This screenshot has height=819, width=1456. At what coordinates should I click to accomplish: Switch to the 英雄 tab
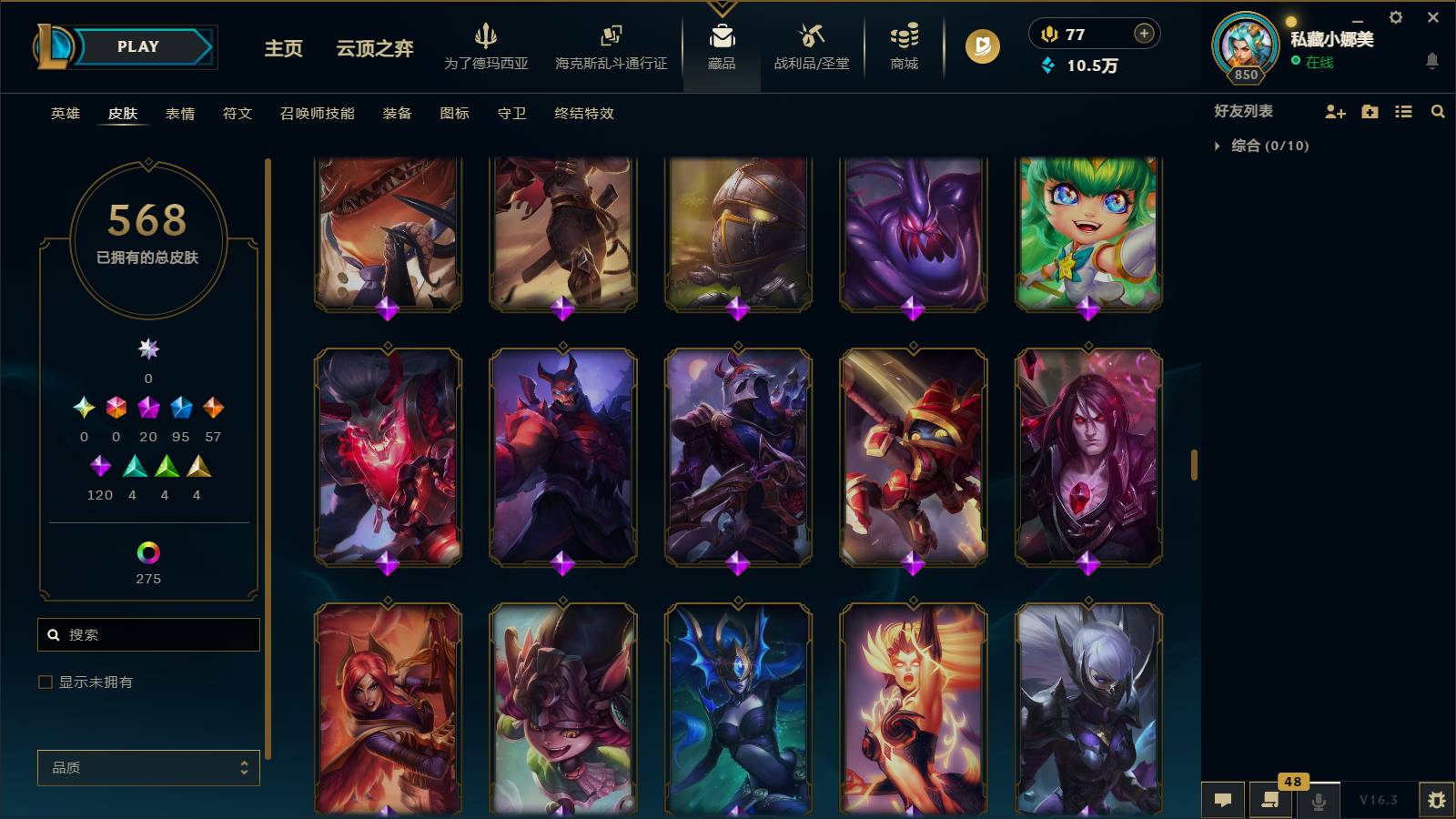tap(63, 114)
